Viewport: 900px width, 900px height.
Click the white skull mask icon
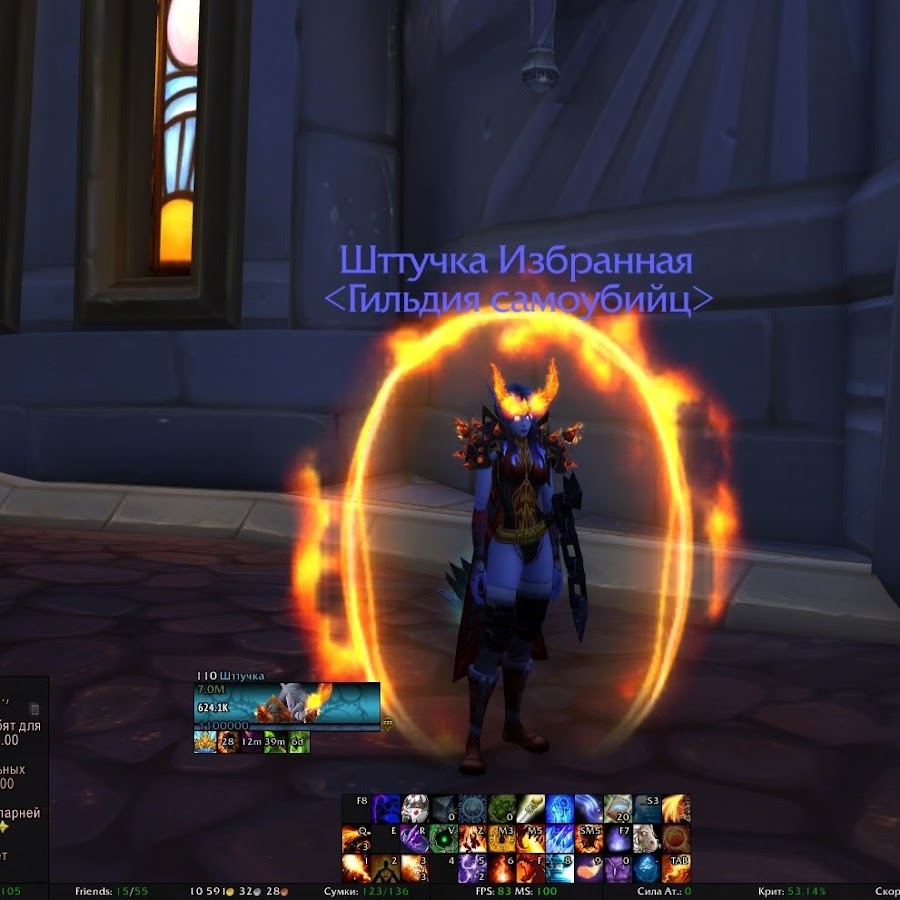click(x=414, y=809)
